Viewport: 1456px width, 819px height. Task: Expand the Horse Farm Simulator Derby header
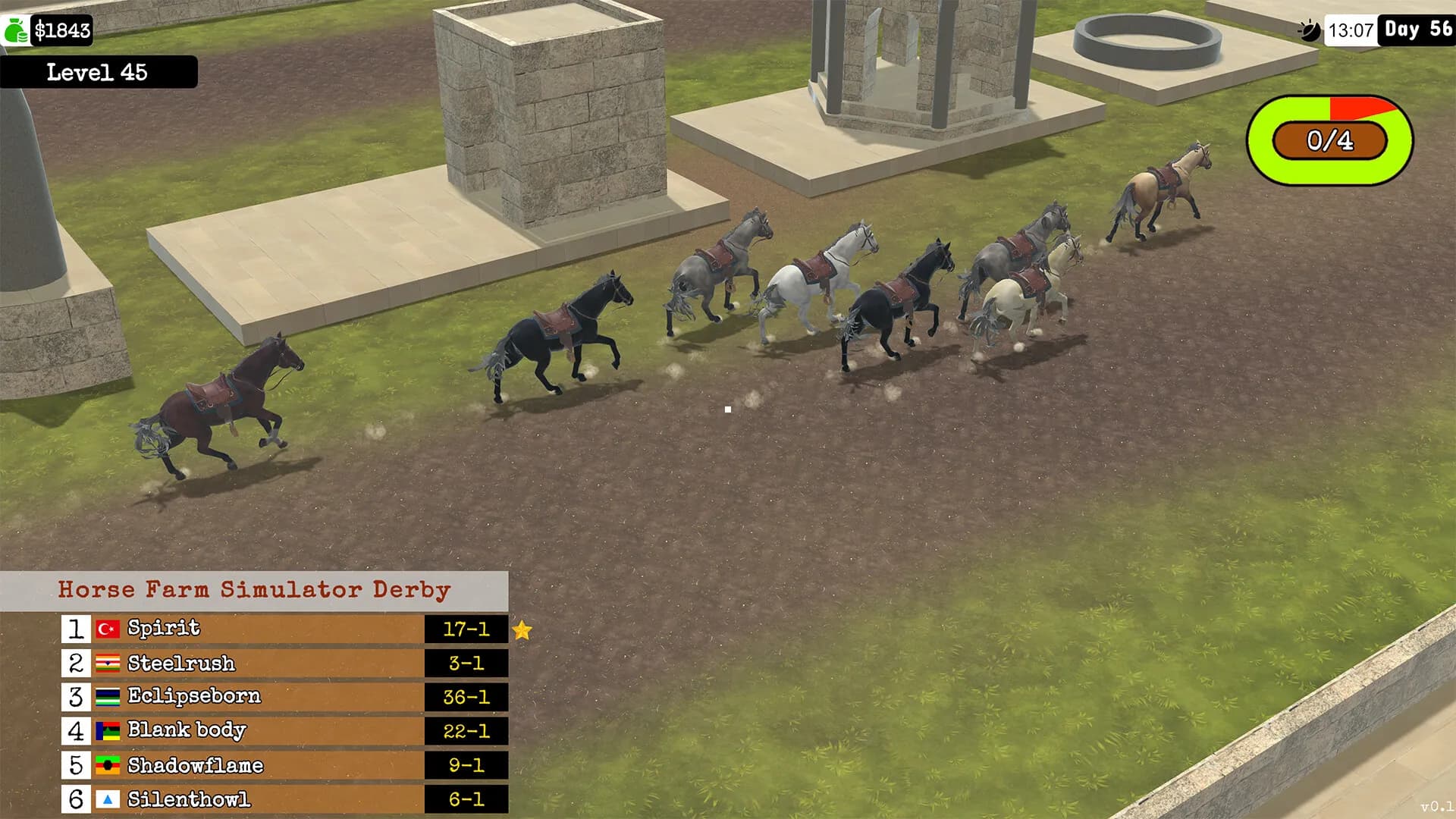click(254, 588)
